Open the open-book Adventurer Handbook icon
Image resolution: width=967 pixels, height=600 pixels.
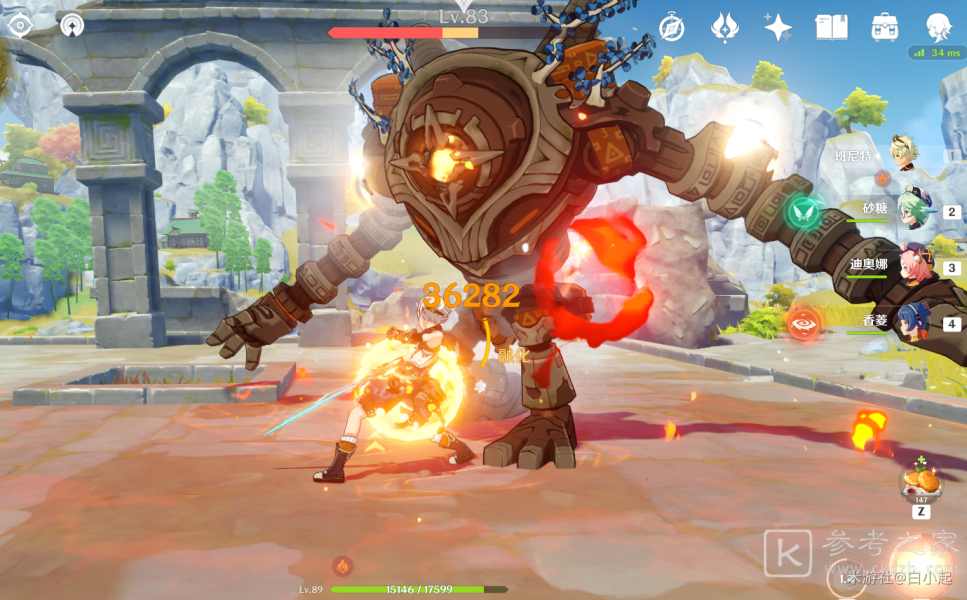(x=831, y=27)
